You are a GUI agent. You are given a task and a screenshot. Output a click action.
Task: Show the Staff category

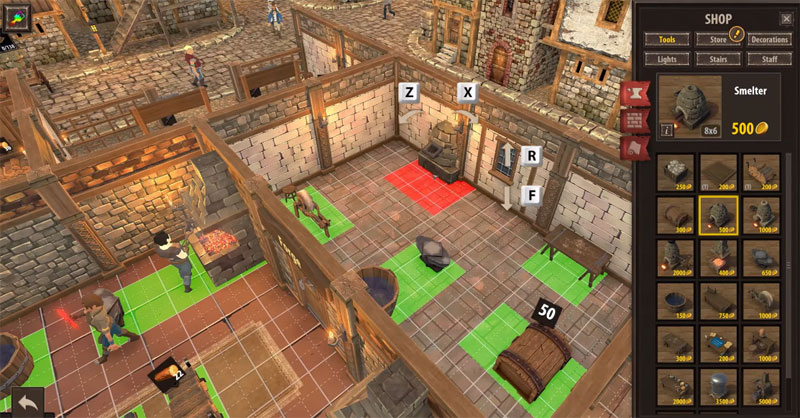pyautogui.click(x=769, y=59)
